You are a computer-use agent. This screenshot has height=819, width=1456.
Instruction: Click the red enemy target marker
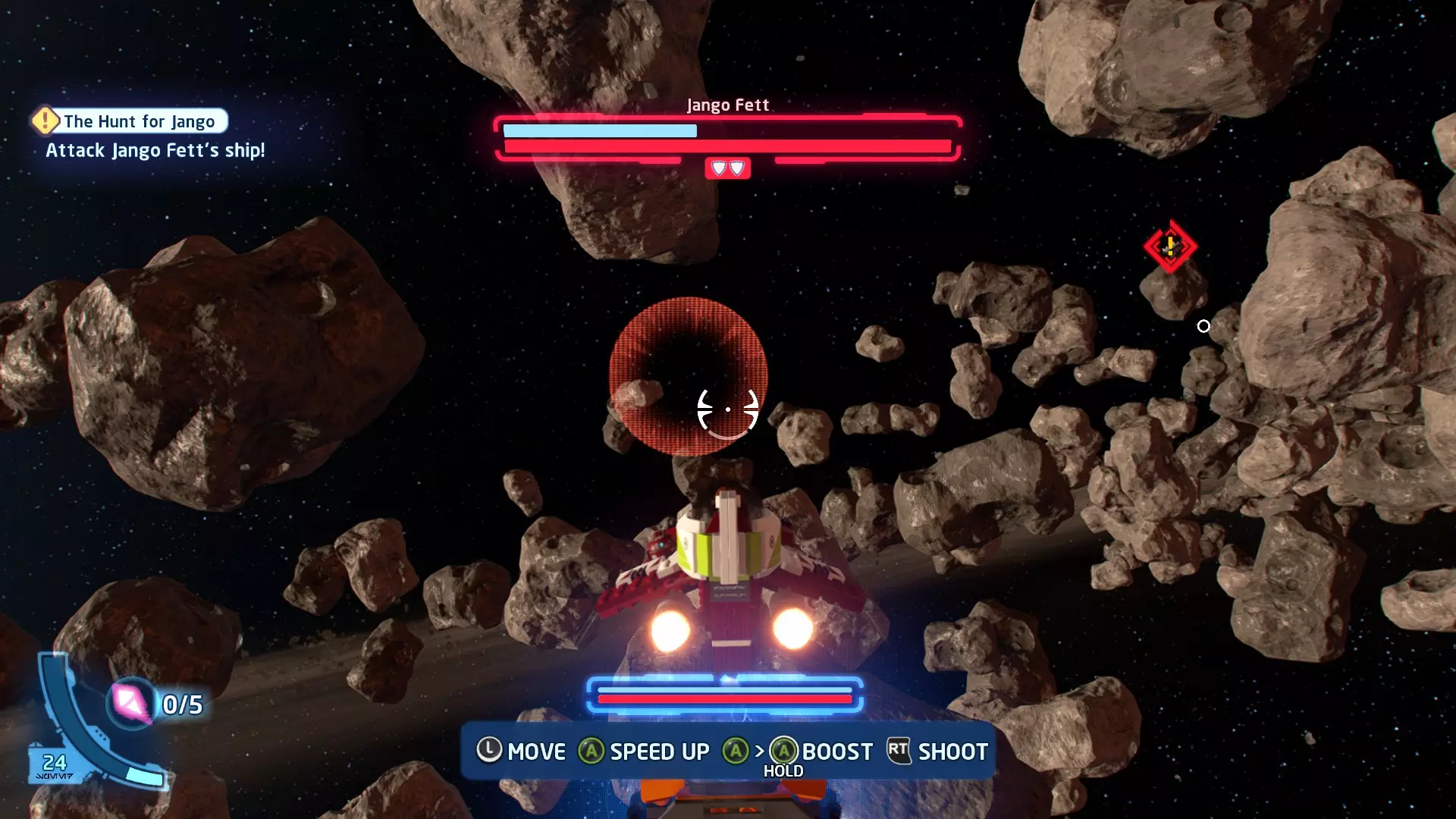click(x=1170, y=246)
